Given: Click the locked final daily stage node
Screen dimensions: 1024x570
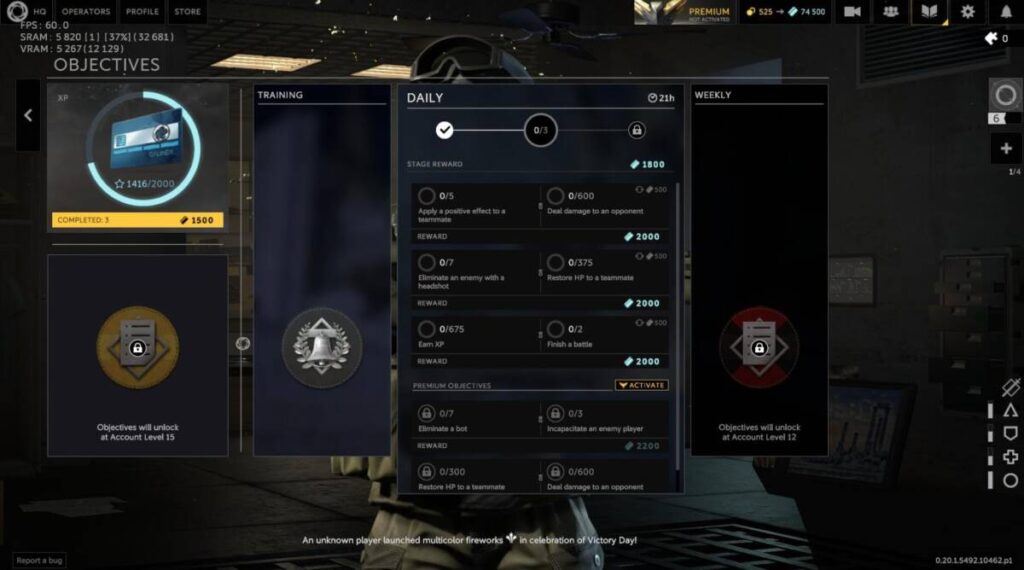Looking at the screenshot, I should pyautogui.click(x=637, y=130).
